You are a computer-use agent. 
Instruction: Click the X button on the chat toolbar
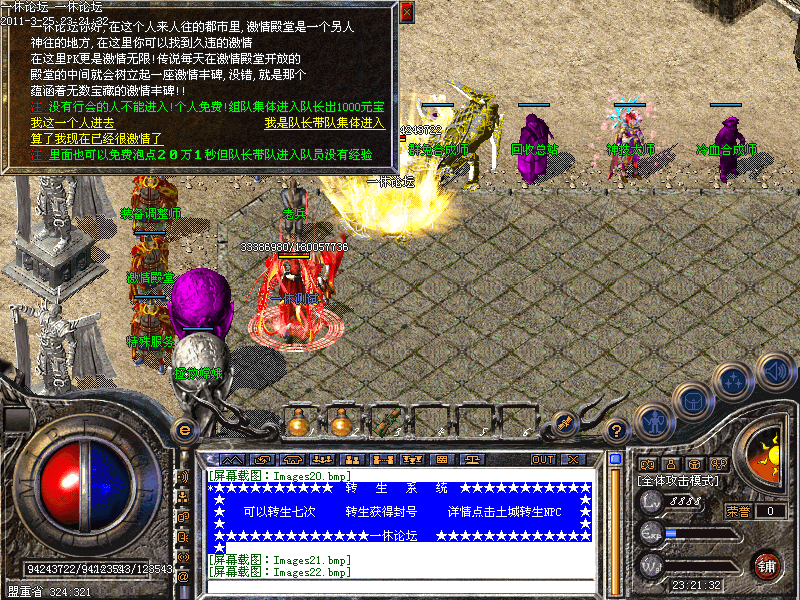click(x=573, y=459)
